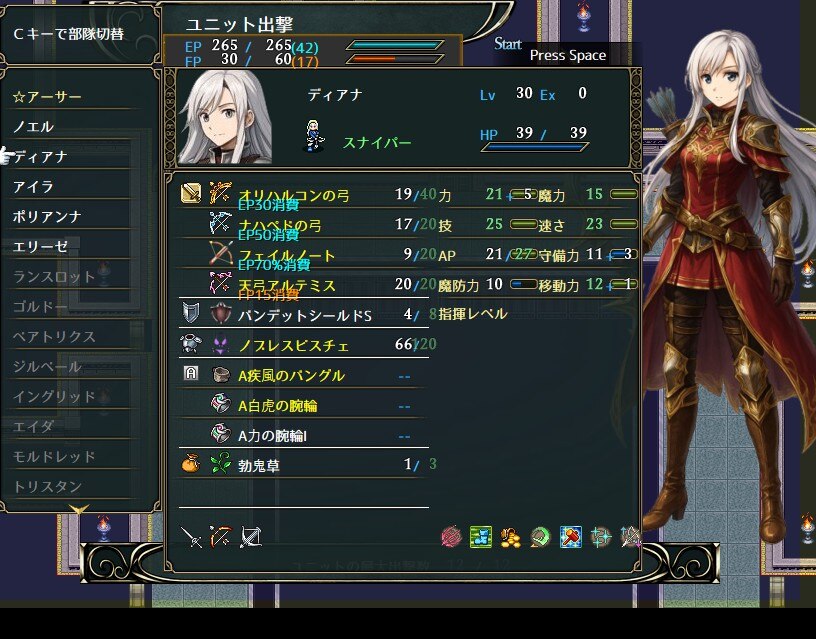Select the ノブレスビスチェ armor row
Viewport: 816px width, 639px height.
(294, 345)
